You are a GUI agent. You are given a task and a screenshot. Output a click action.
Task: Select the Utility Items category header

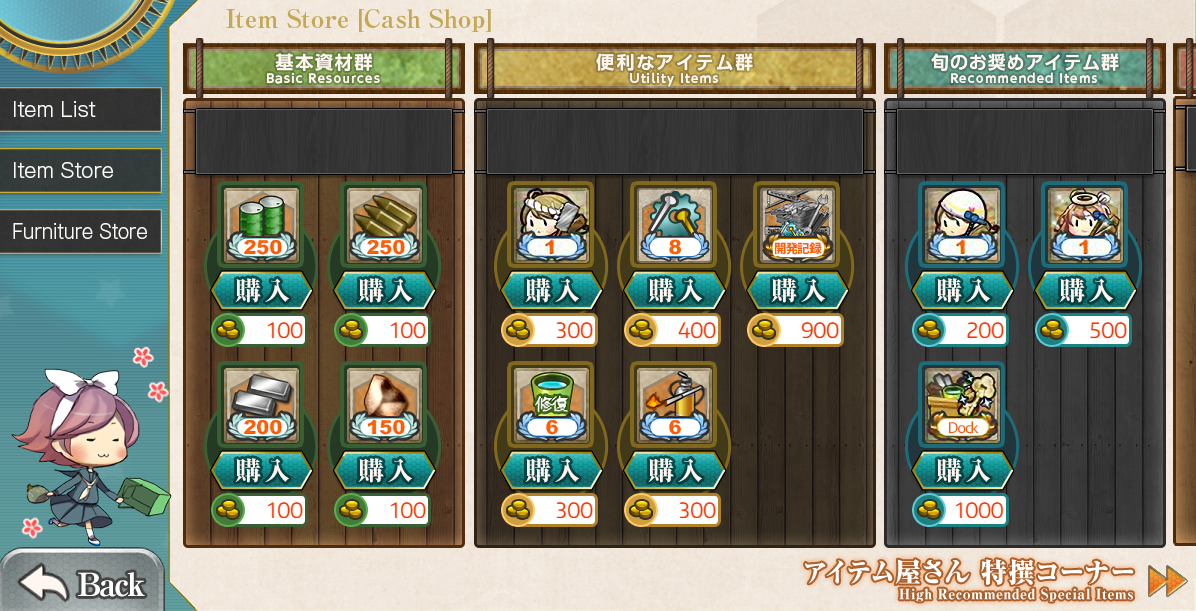[x=674, y=68]
